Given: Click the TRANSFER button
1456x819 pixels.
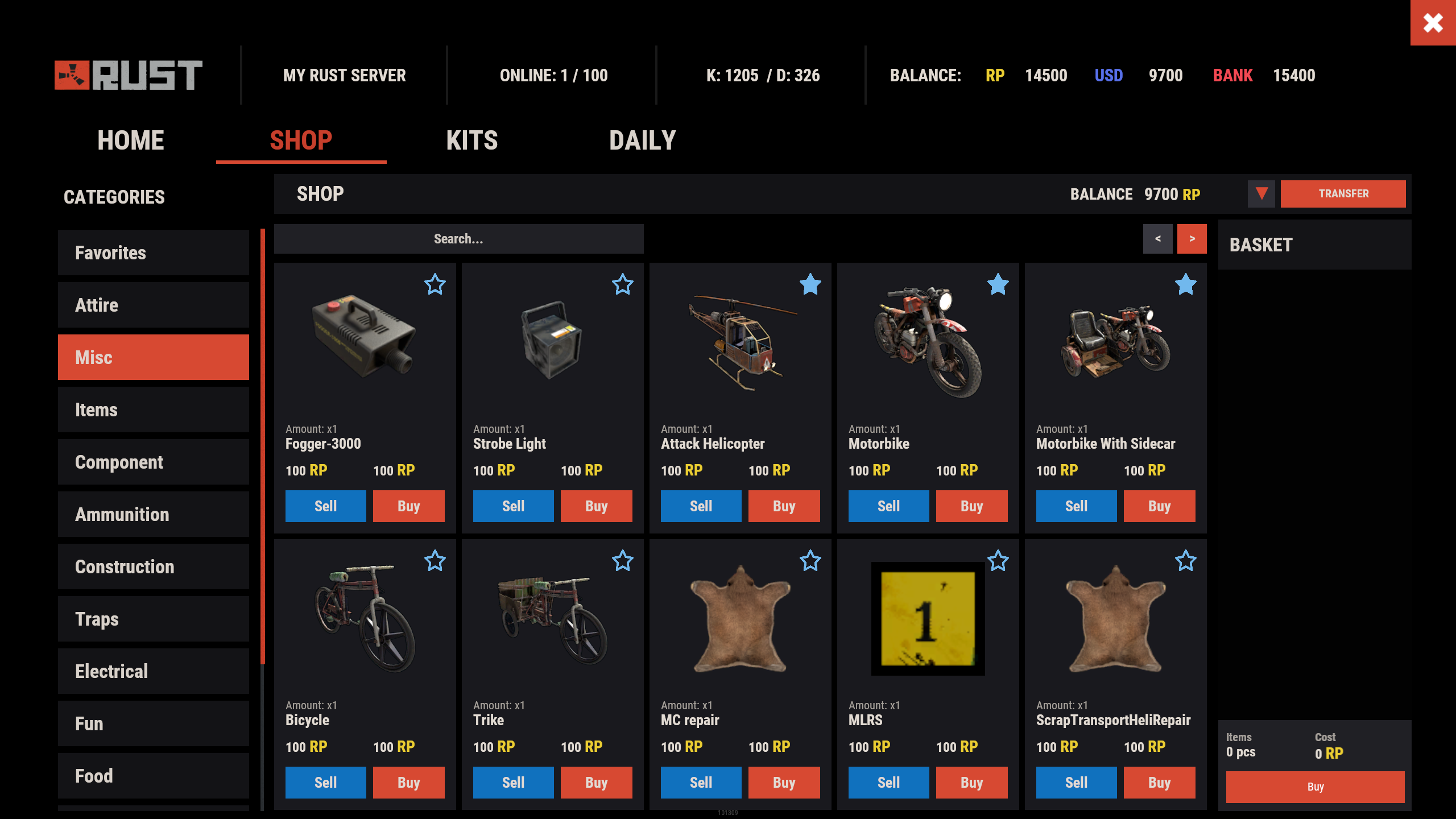Looking at the screenshot, I should [1343, 194].
